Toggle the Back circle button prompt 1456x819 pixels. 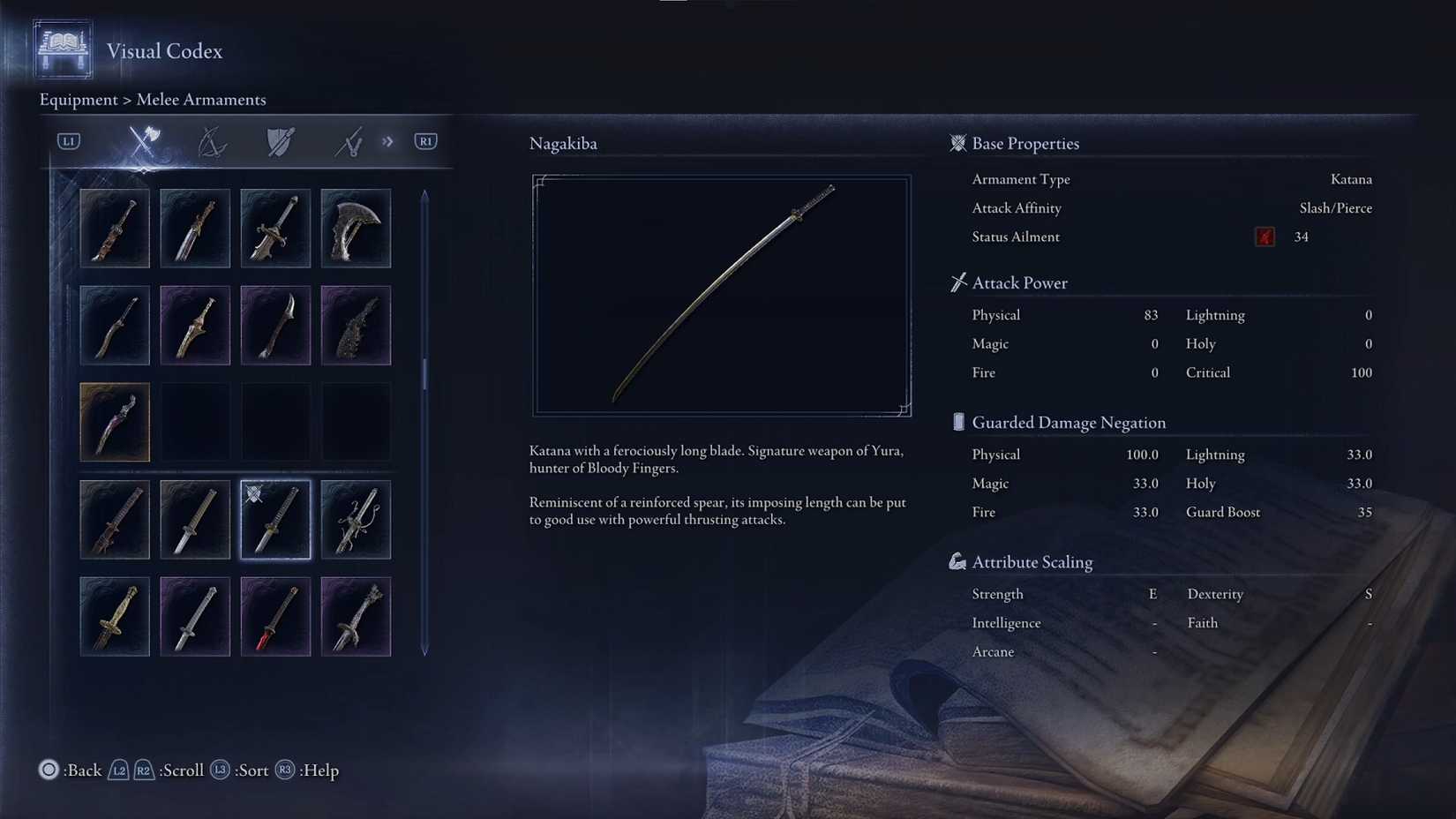click(x=49, y=770)
